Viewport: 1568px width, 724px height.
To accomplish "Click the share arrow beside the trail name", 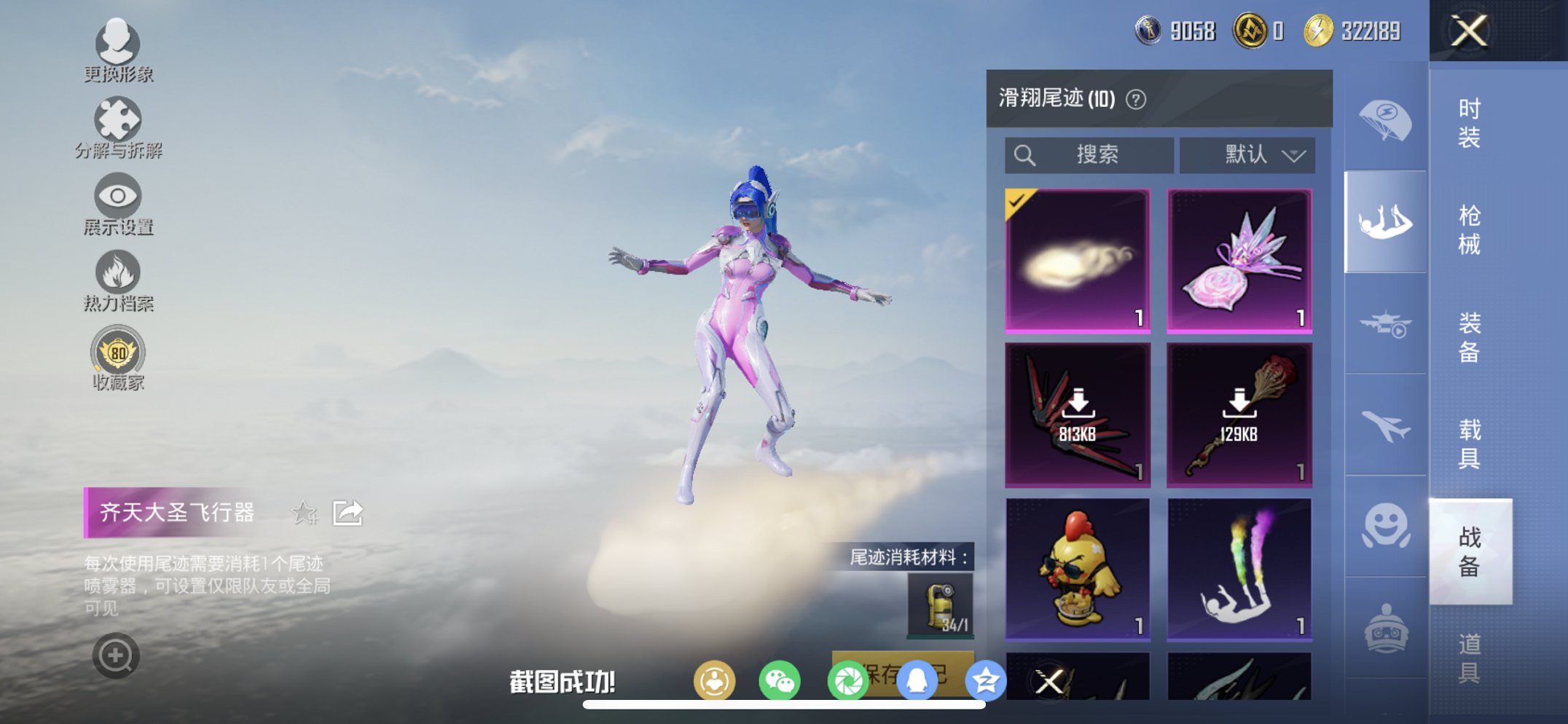I will tap(348, 512).
